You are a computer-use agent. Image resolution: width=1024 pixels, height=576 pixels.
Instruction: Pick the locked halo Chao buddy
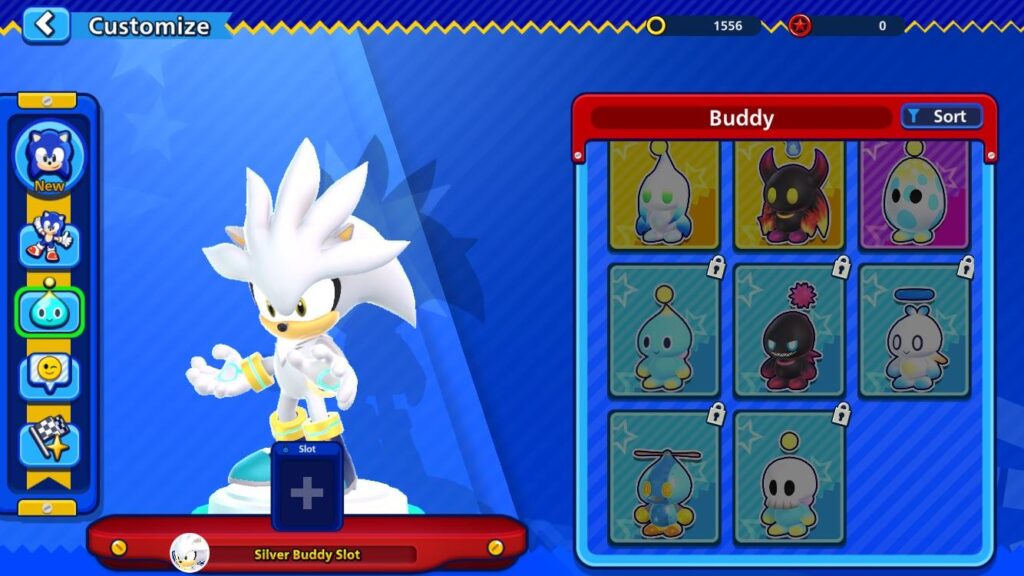coord(914,331)
